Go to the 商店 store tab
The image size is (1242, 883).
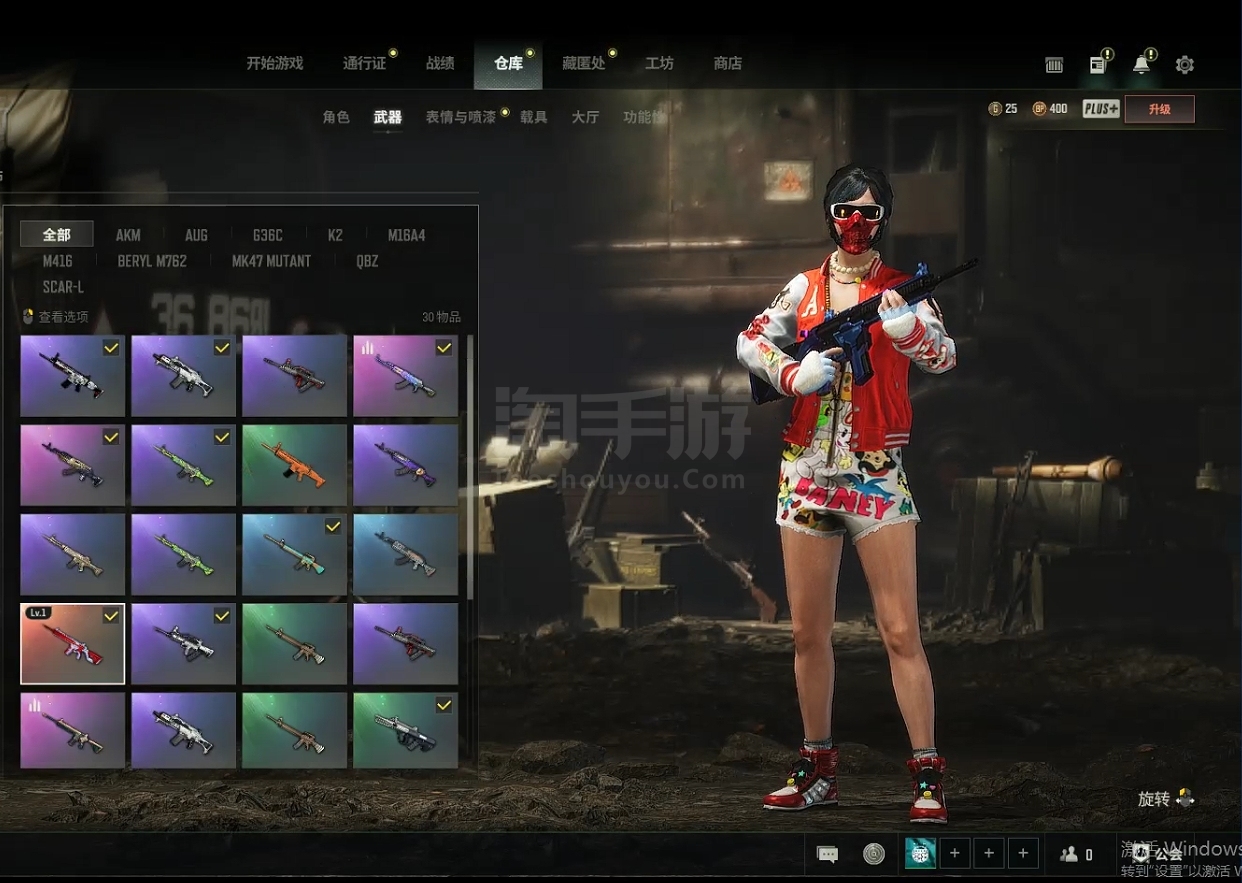click(727, 63)
